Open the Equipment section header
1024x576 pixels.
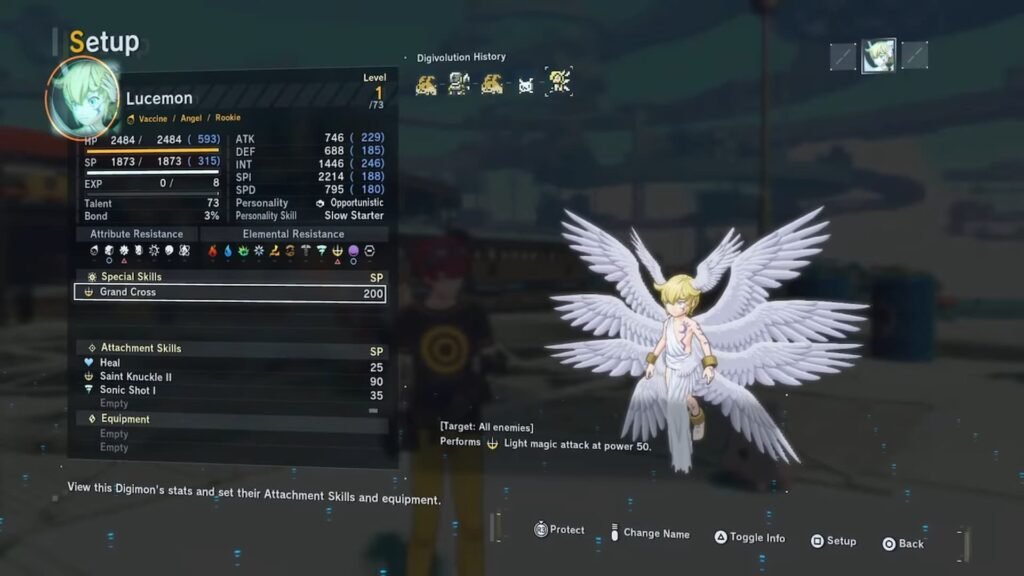click(125, 419)
